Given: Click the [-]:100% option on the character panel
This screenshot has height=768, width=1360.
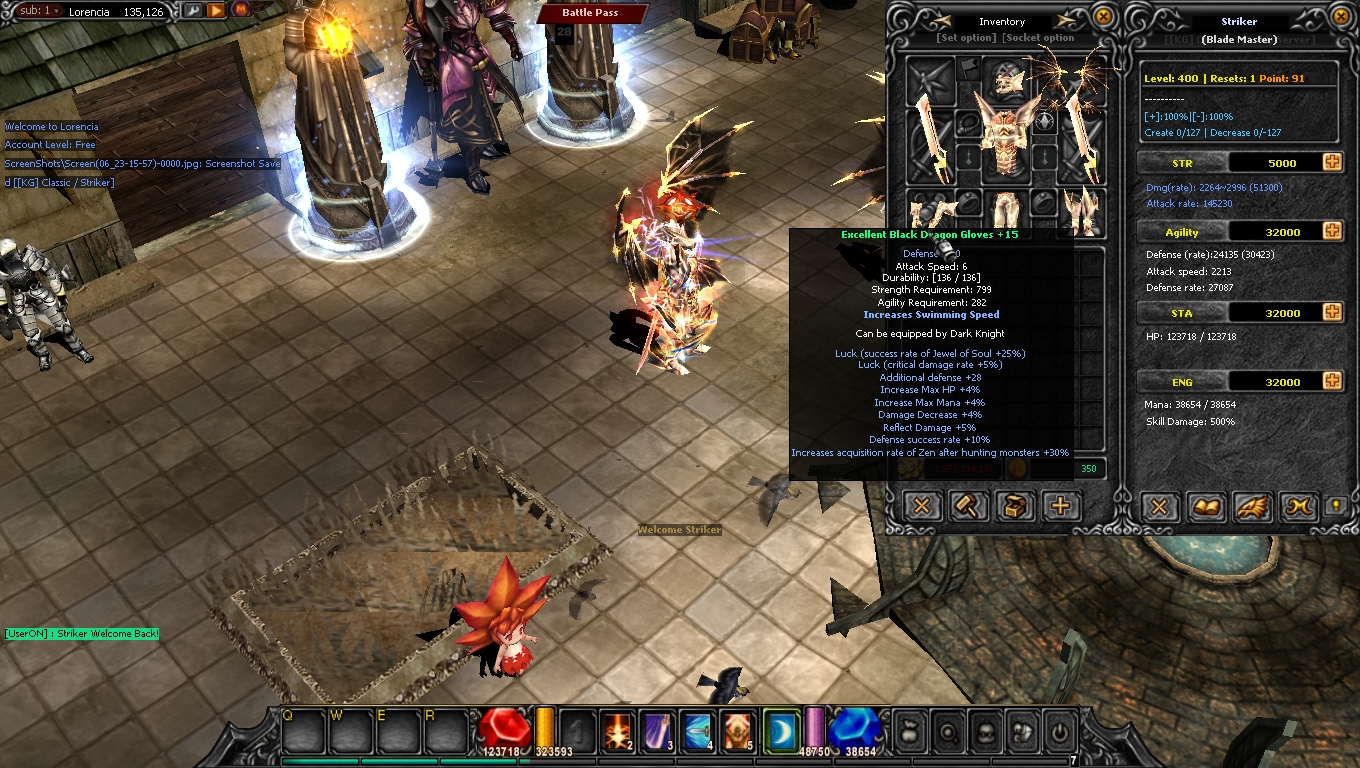Looking at the screenshot, I should 1212,116.
